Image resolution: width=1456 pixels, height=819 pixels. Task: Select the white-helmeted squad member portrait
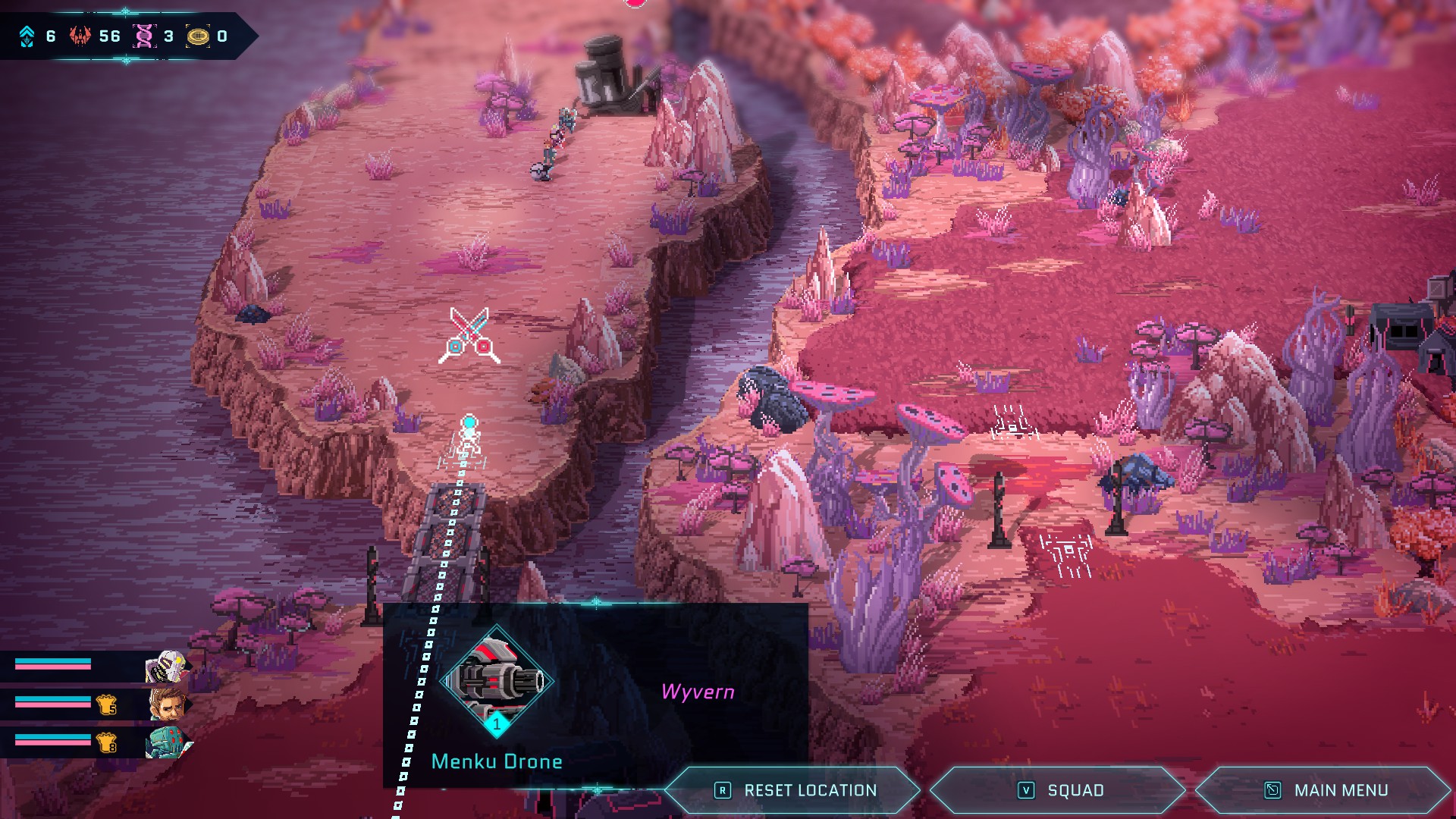coord(166,667)
